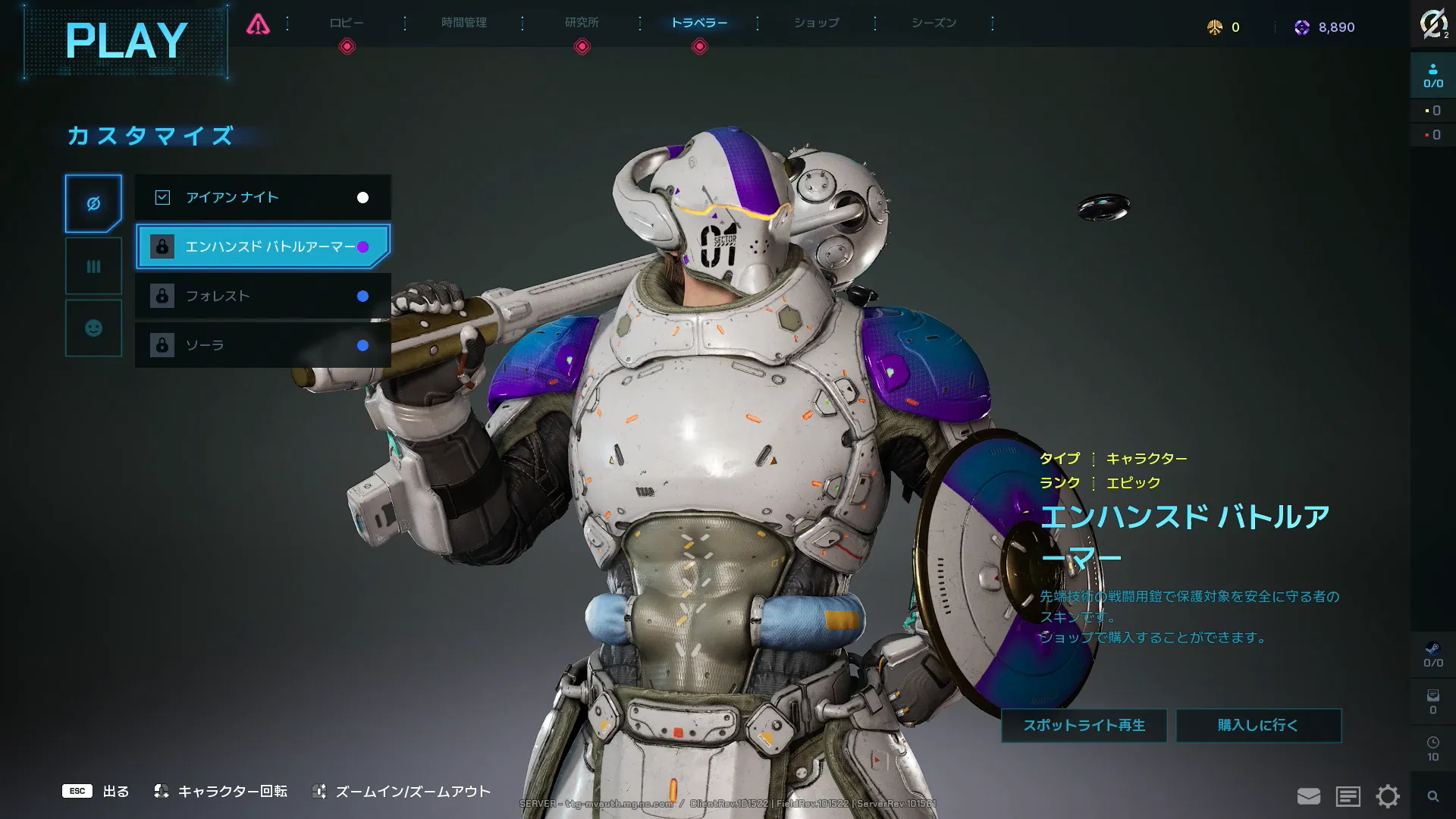This screenshot has height=819, width=1456.
Task: Play the スポットライト再生 preview
Action: (1084, 726)
